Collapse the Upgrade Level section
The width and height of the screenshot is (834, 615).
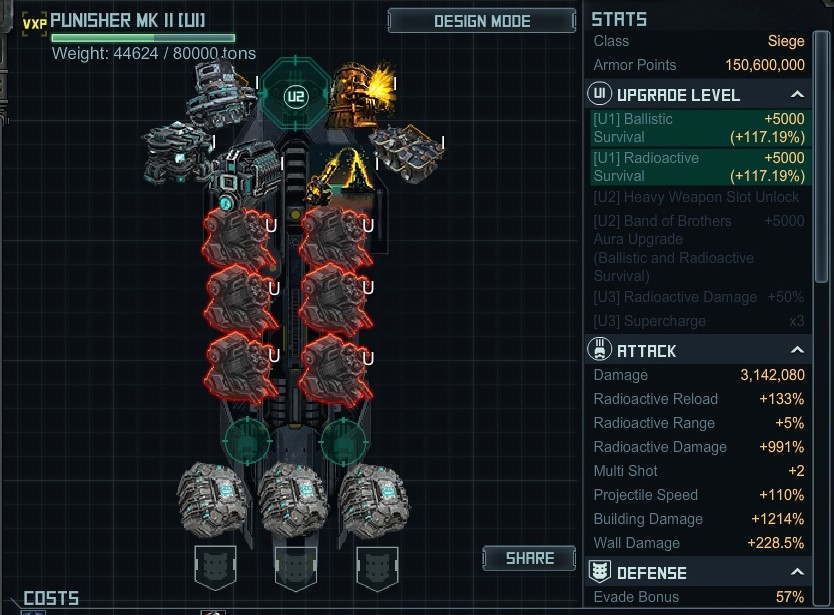[x=797, y=95]
